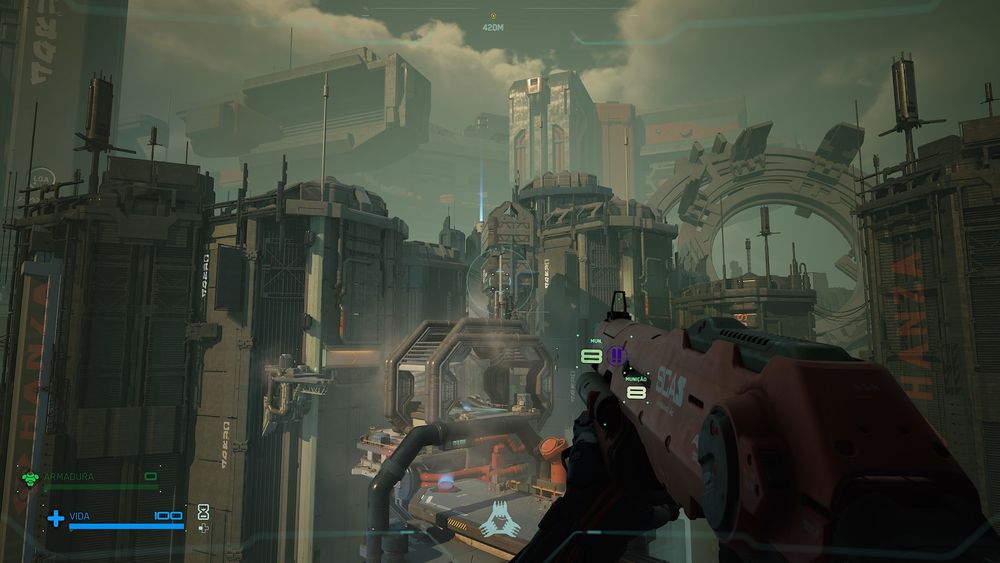
Task: Click the objective waypoint marker showing 420M
Action: click(x=492, y=16)
